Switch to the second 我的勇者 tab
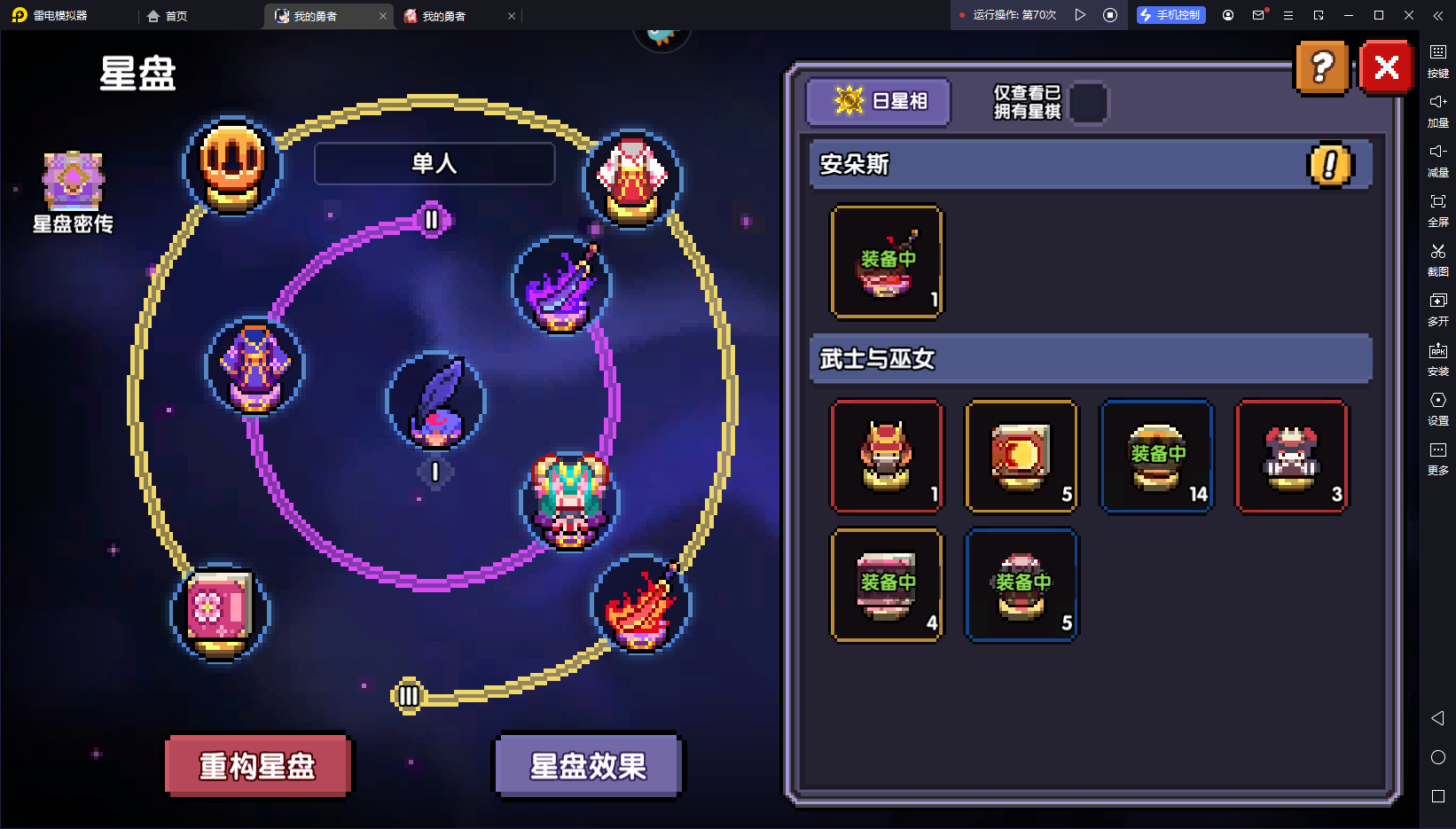This screenshot has width=1456, height=829. [450, 15]
